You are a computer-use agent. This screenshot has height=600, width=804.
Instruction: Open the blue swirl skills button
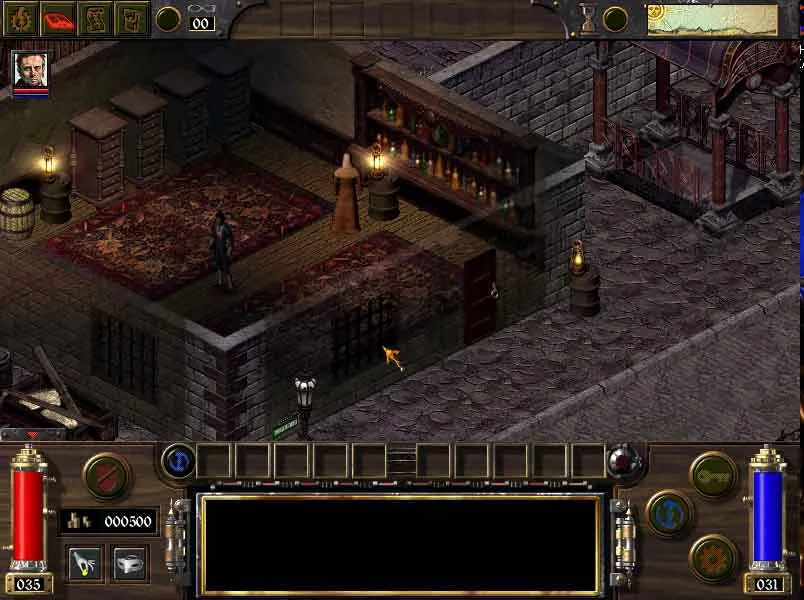tap(669, 512)
